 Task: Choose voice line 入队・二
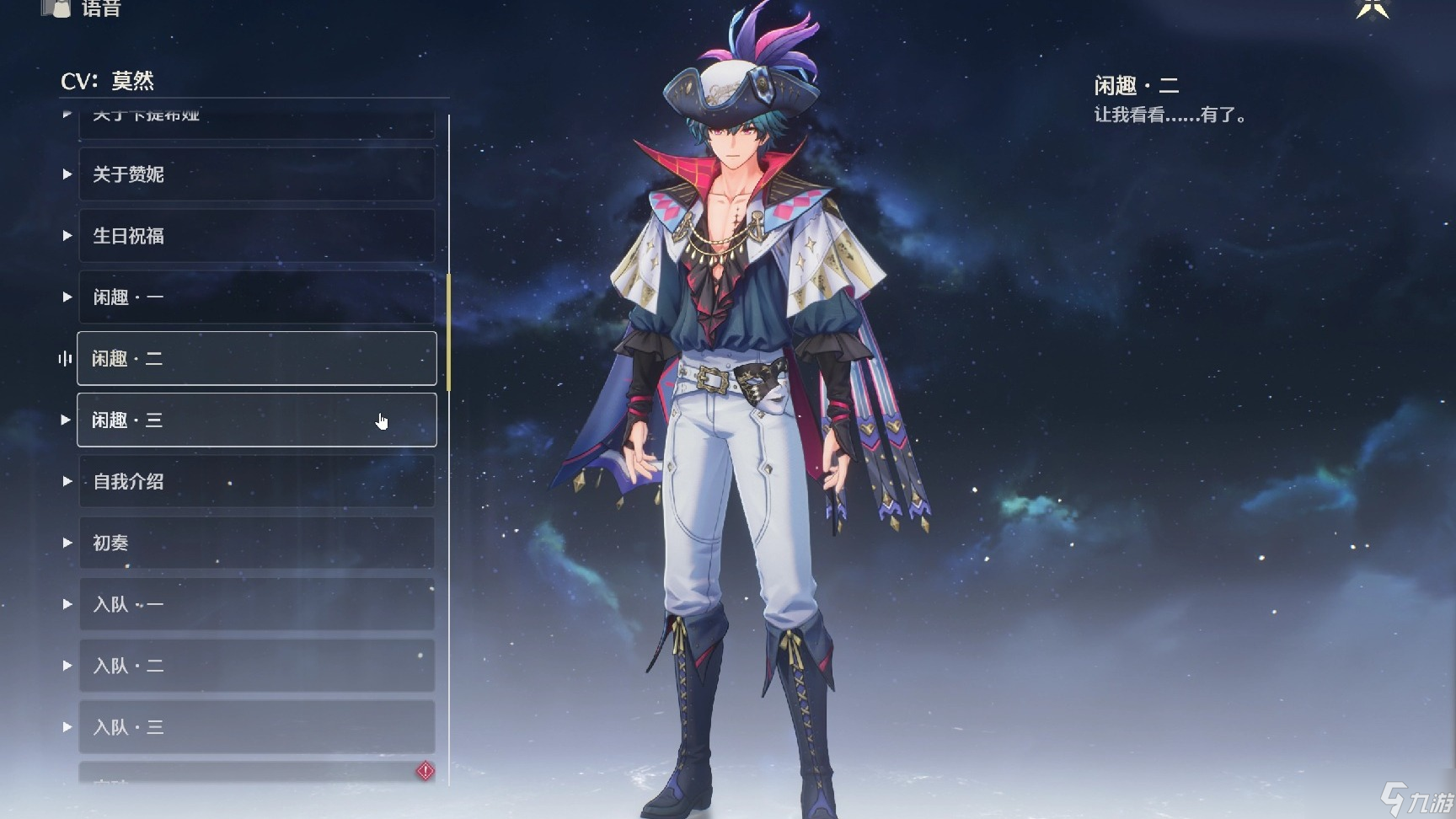(256, 666)
